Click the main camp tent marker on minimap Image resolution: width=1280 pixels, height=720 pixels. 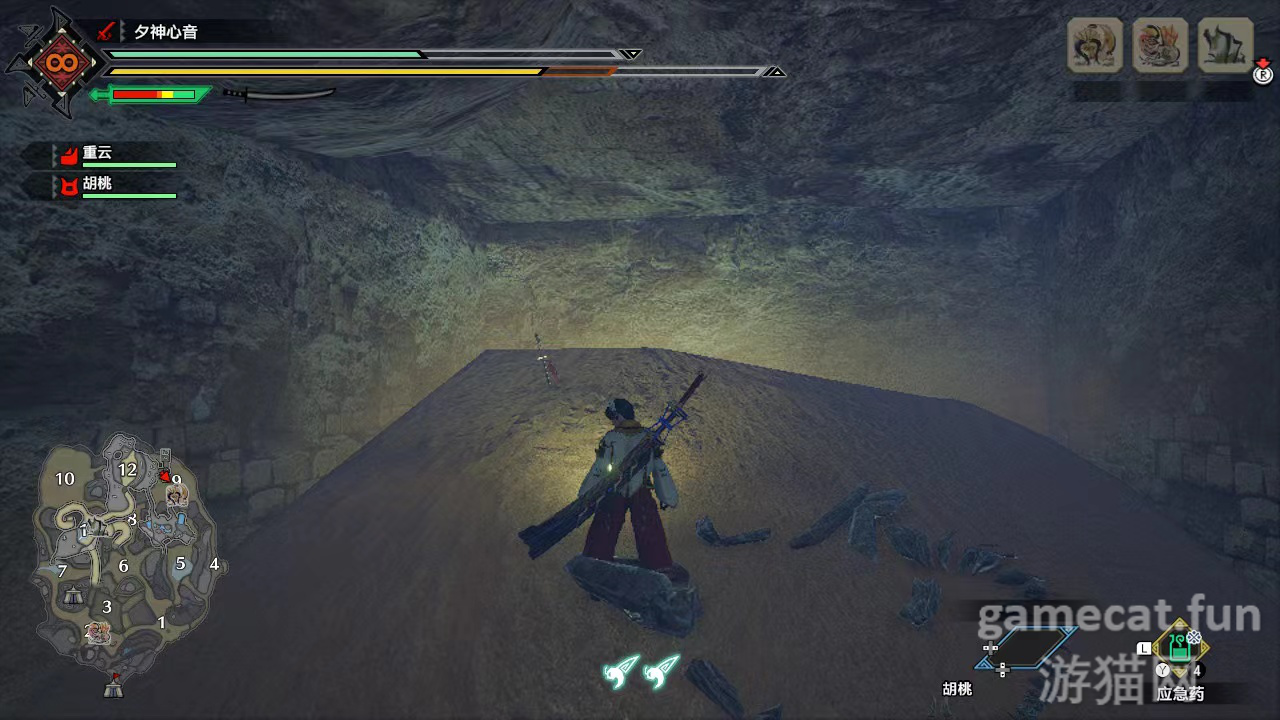[x=113, y=687]
